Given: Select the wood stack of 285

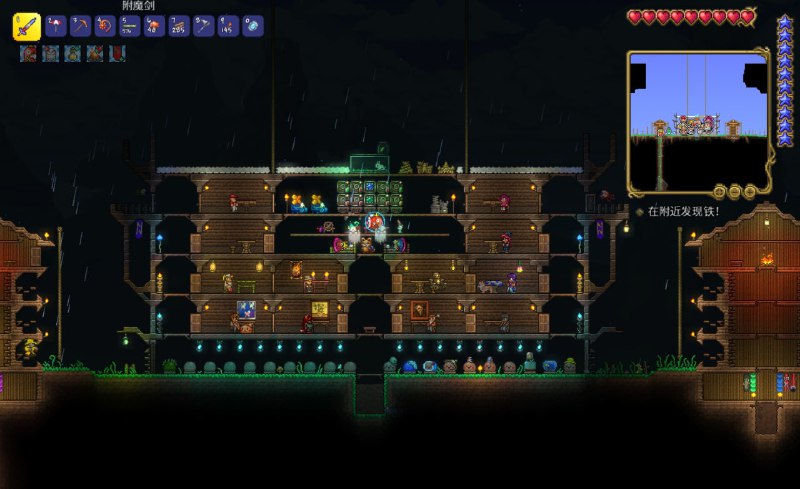Looking at the screenshot, I should click(178, 25).
